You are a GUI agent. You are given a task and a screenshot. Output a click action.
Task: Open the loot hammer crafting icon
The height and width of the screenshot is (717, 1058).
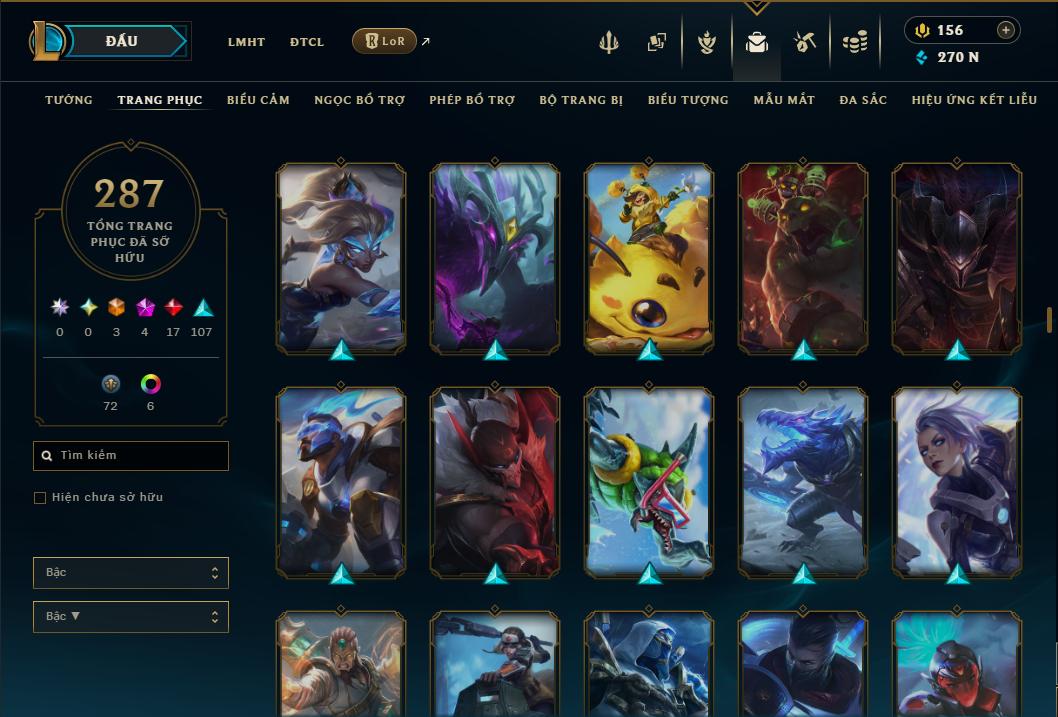(x=805, y=42)
